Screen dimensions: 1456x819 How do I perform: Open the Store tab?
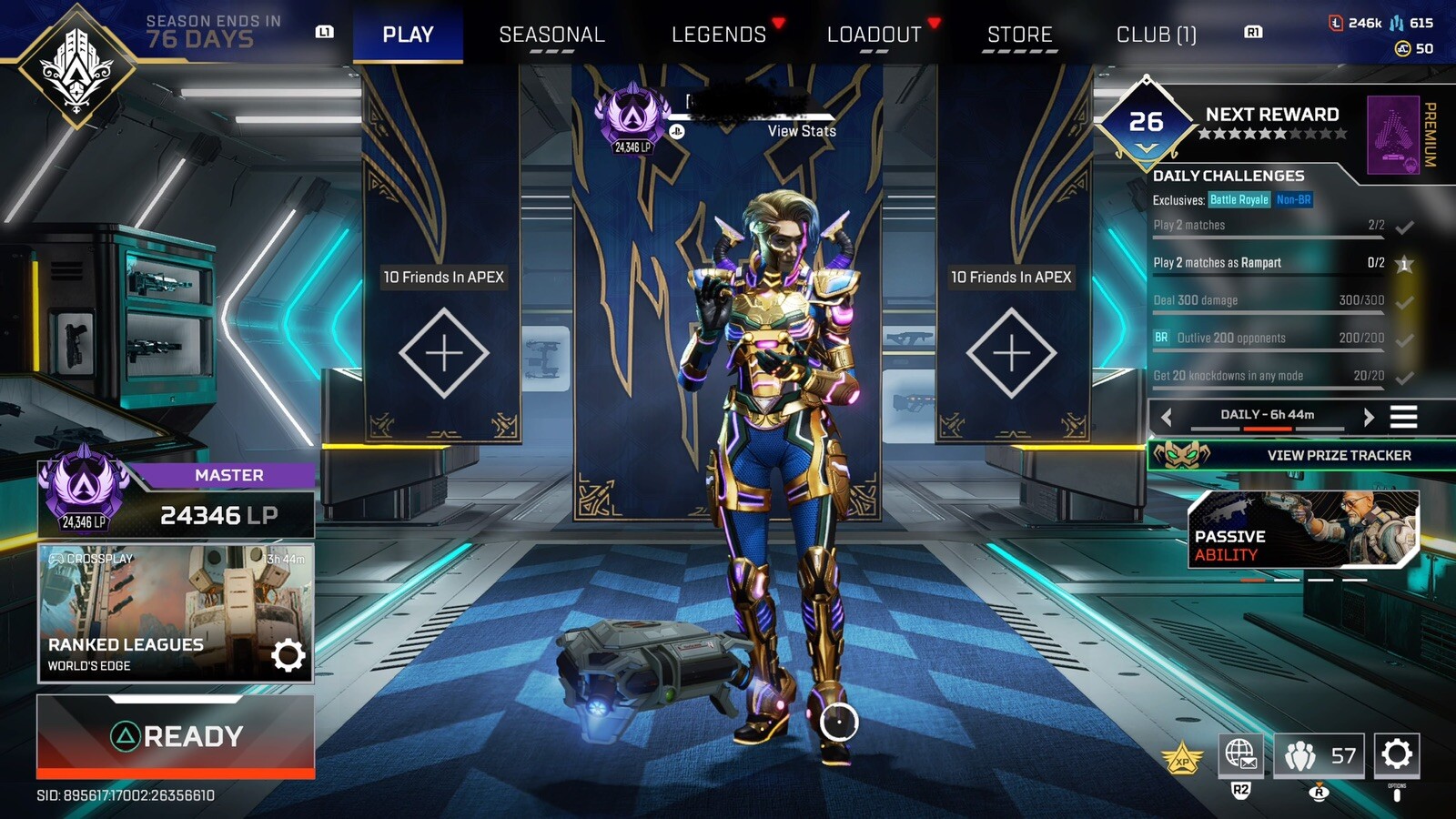(1019, 35)
